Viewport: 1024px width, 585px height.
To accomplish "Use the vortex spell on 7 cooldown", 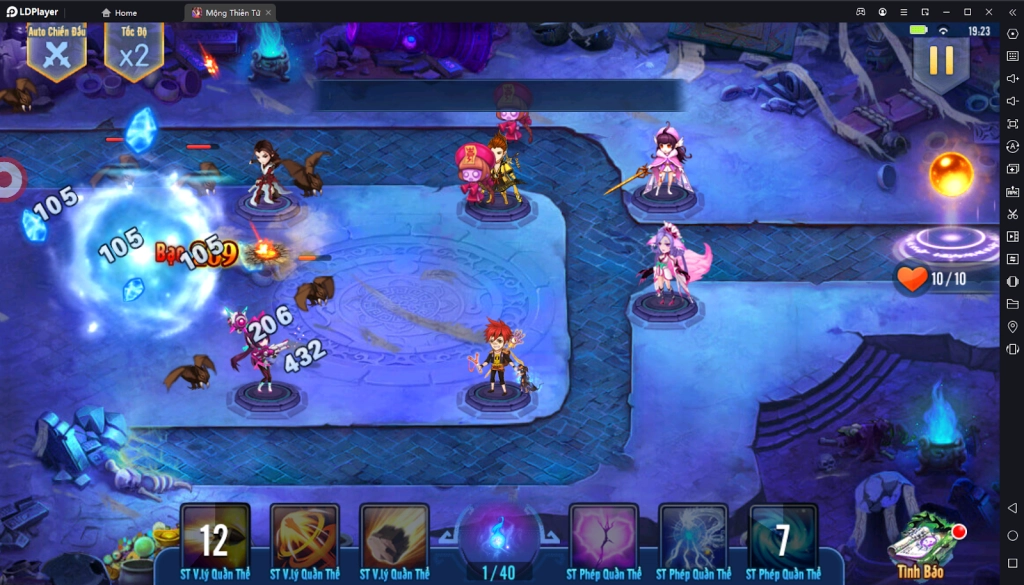I will pyautogui.click(x=783, y=538).
